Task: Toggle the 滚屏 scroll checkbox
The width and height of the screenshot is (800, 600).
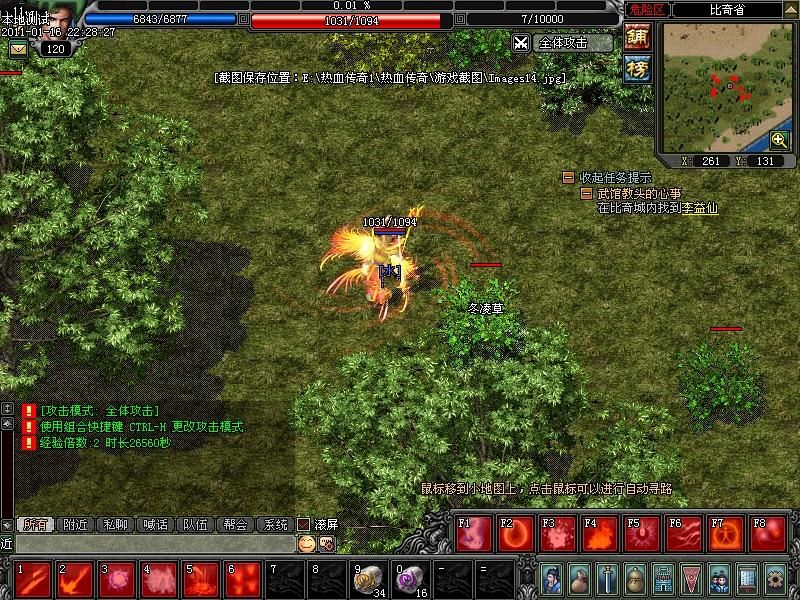Action: (x=305, y=524)
